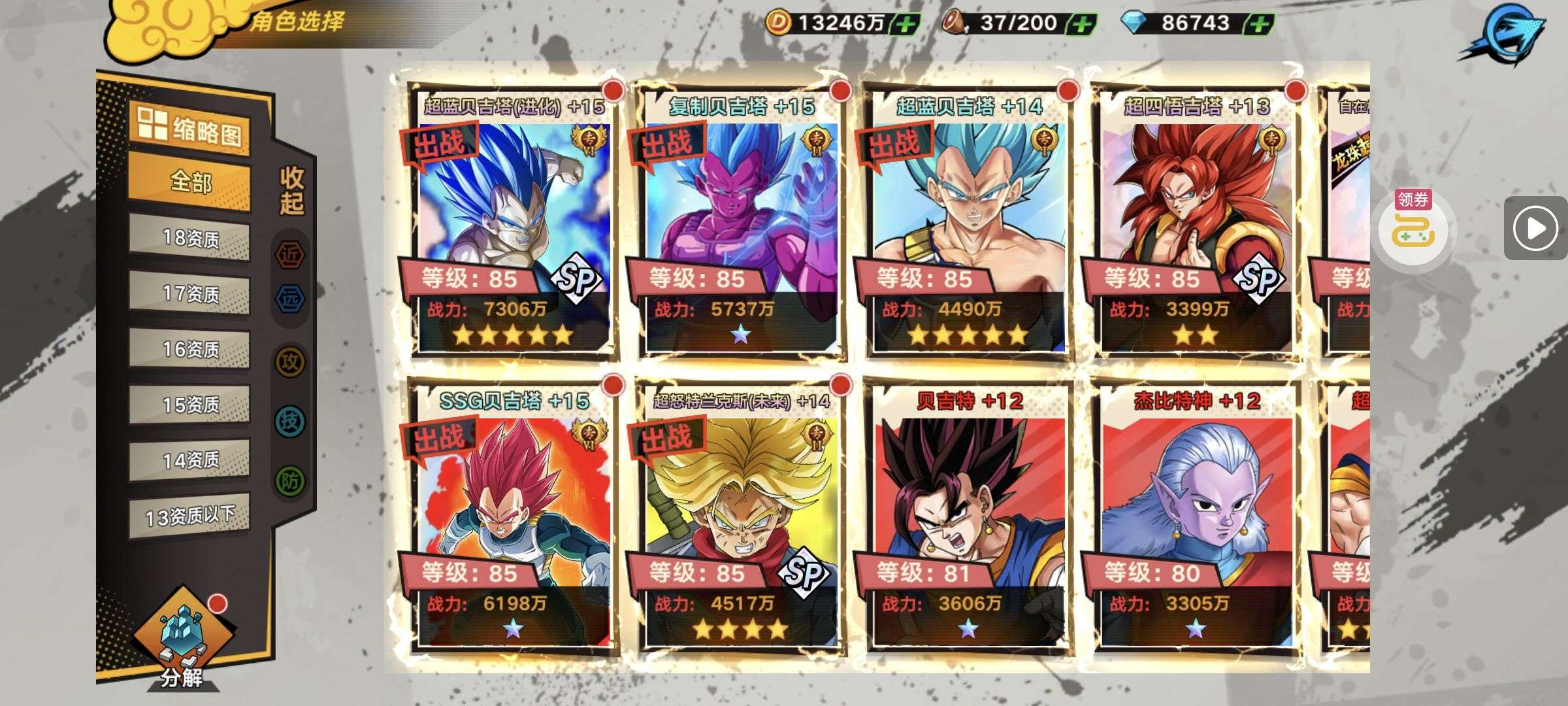Filter by 17资质

click(189, 294)
